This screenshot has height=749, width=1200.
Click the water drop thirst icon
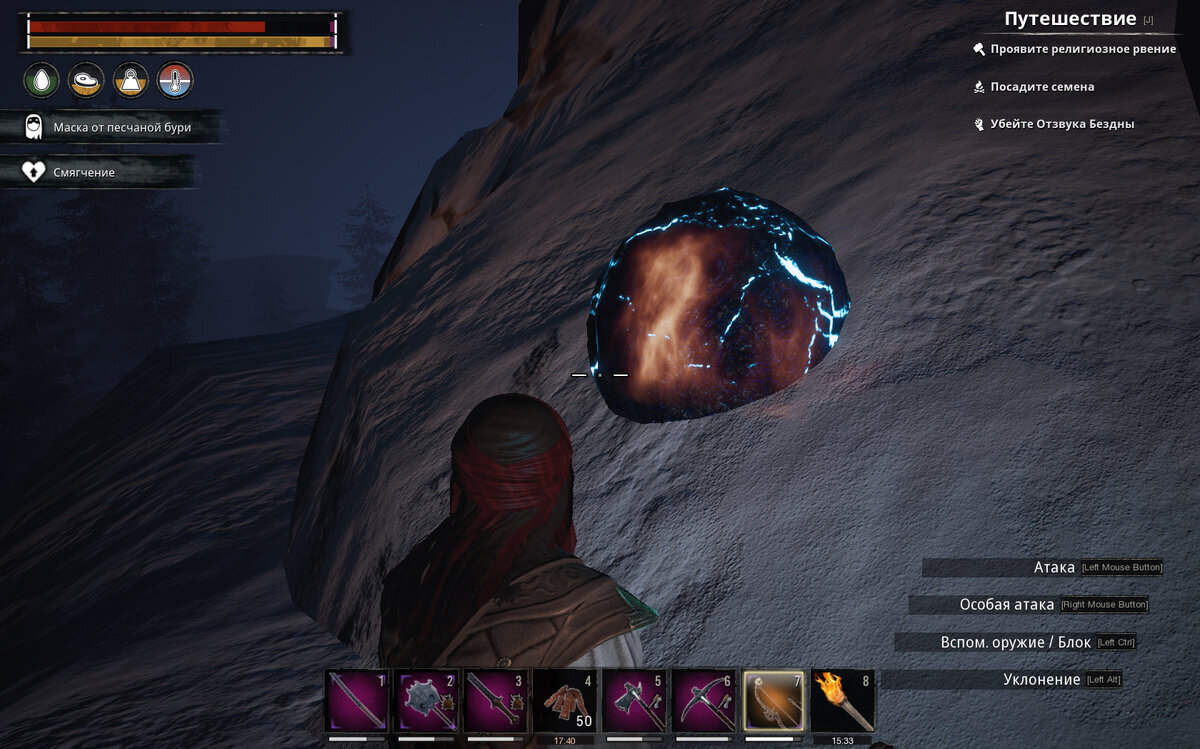point(42,80)
